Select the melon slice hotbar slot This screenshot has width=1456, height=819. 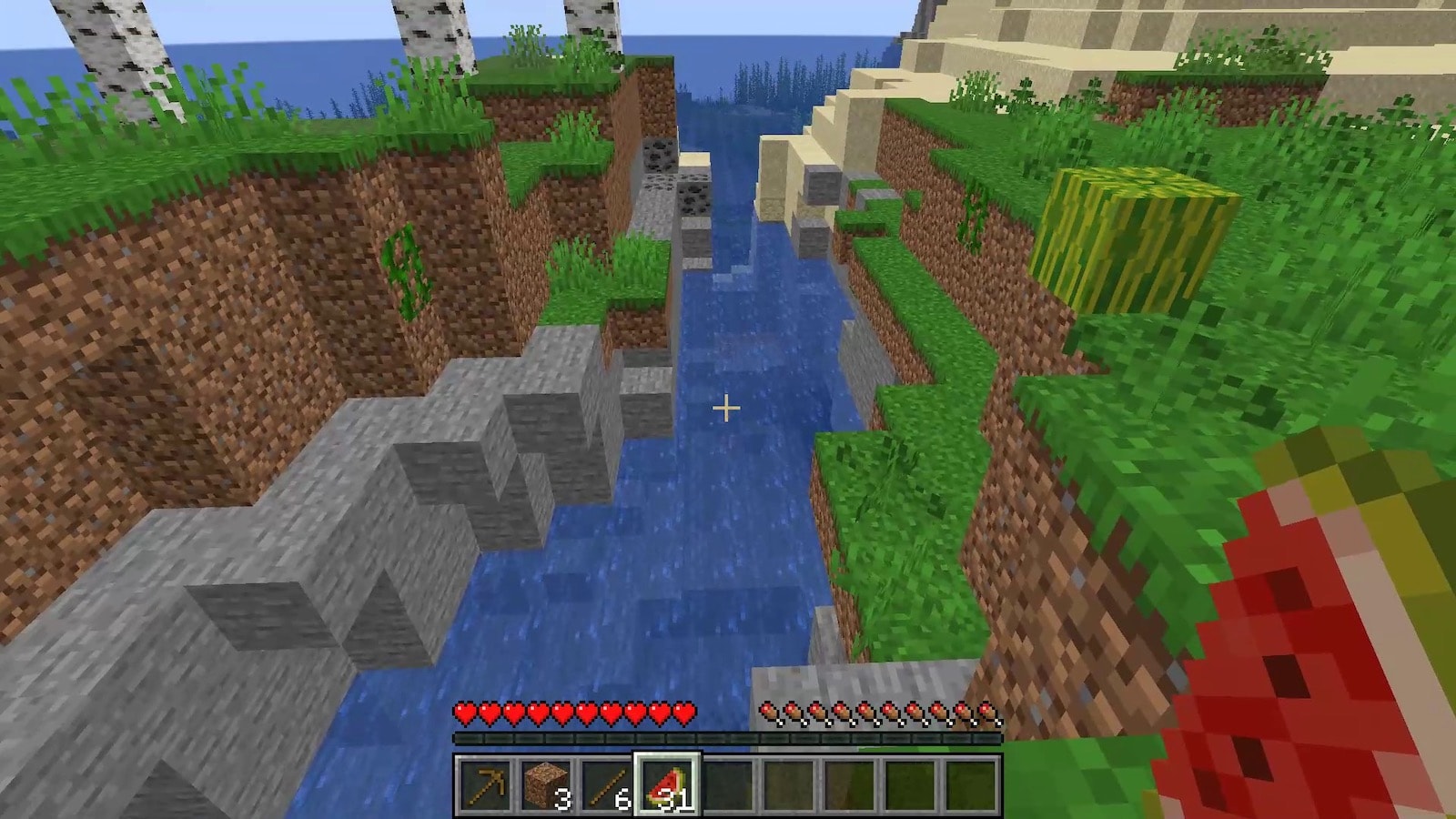pos(667,784)
